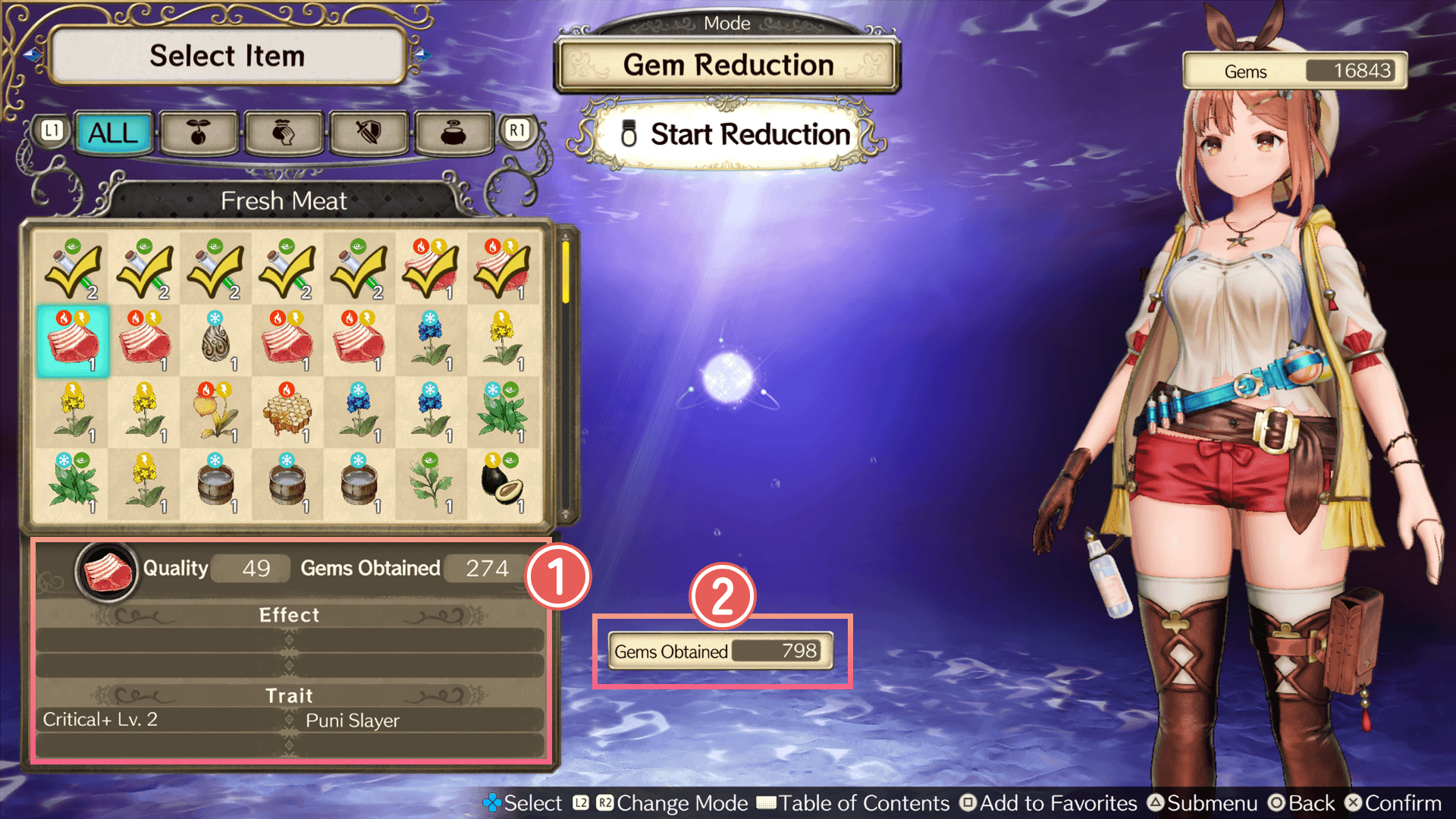The height and width of the screenshot is (819, 1456).
Task: Select the honeycomb item slot
Action: pos(287,413)
